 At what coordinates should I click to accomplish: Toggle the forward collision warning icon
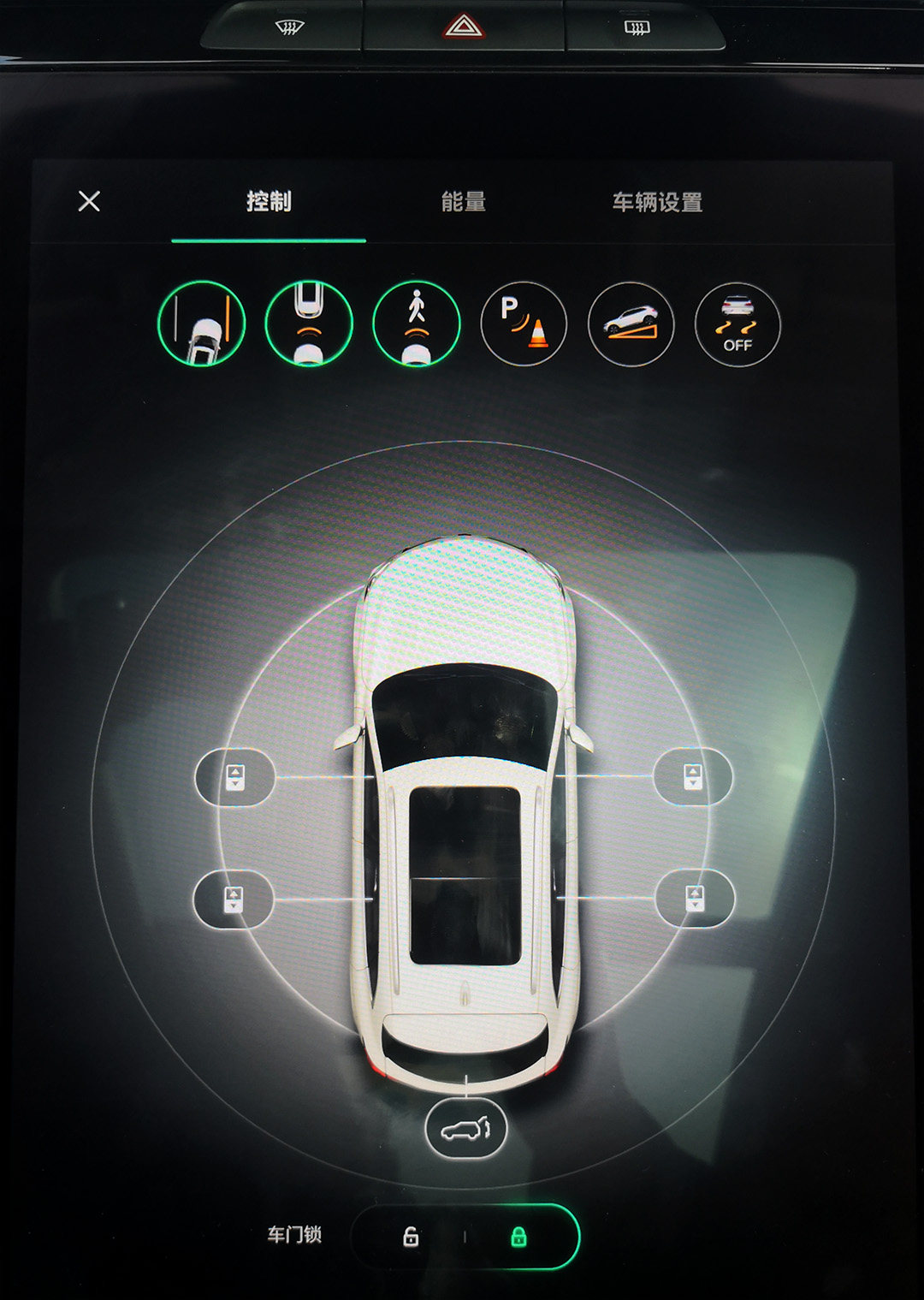(309, 324)
